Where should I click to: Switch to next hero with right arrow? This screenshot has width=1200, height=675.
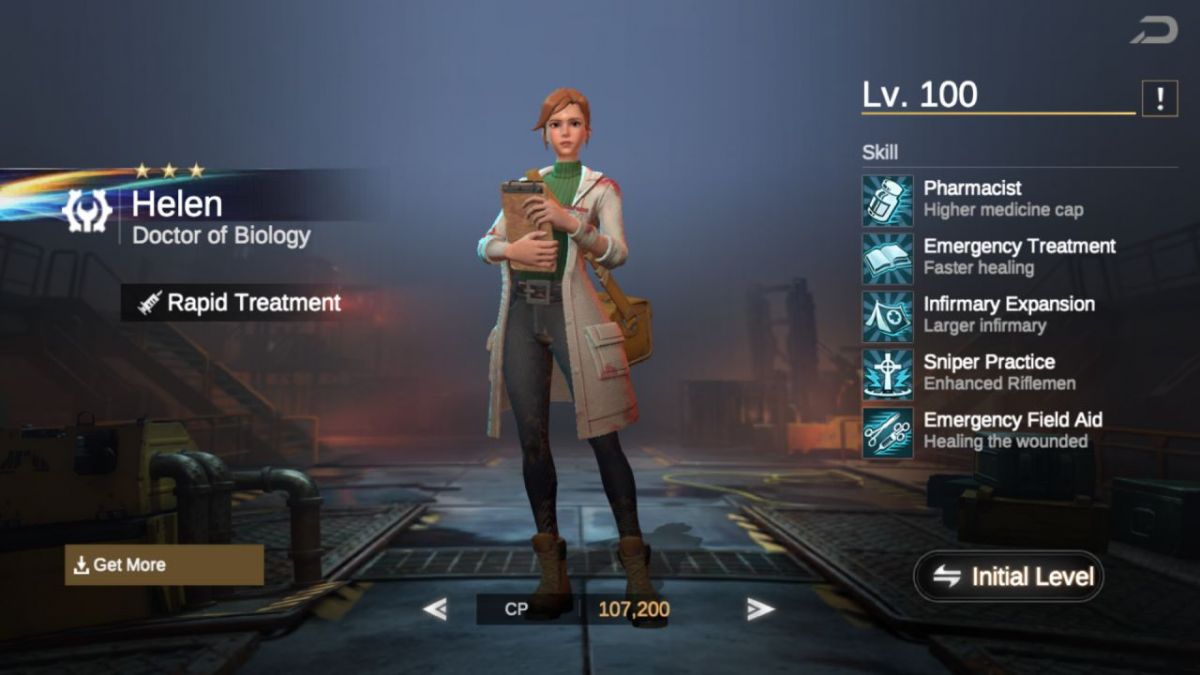(760, 609)
